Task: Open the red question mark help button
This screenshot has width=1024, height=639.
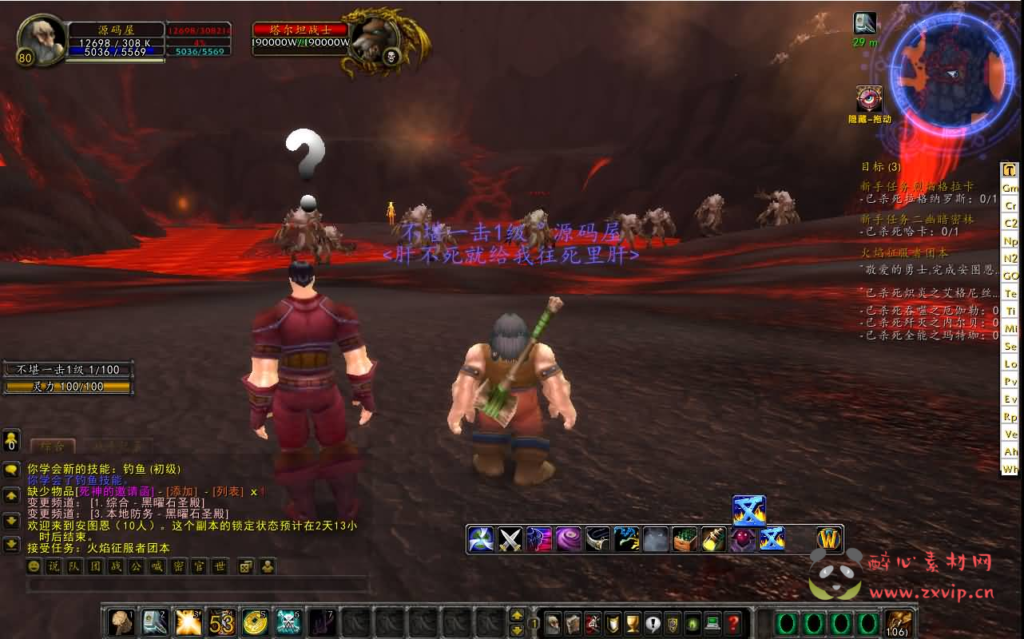Action: 735,623
